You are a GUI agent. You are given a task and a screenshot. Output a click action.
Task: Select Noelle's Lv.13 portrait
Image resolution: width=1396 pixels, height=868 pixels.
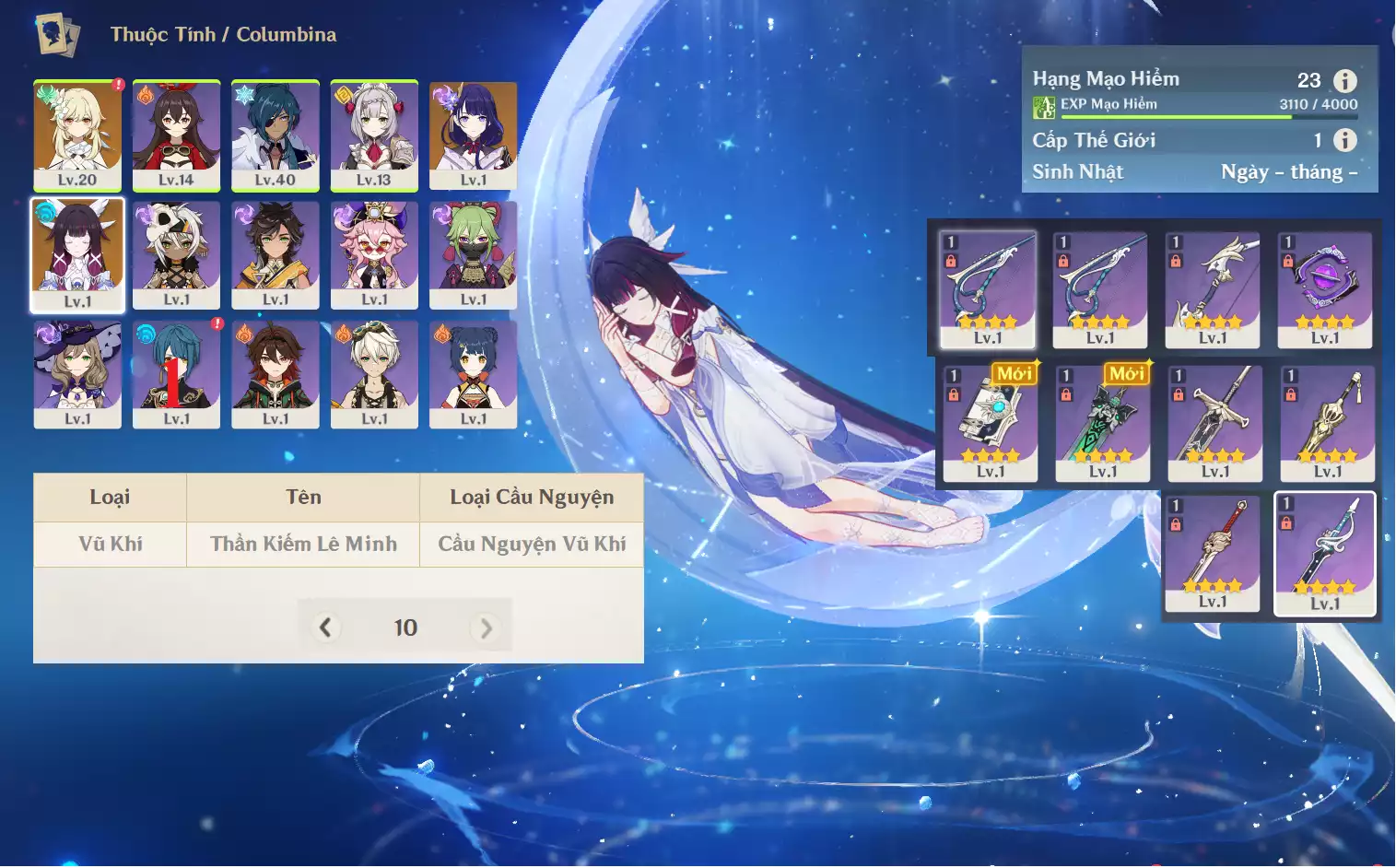[374, 135]
